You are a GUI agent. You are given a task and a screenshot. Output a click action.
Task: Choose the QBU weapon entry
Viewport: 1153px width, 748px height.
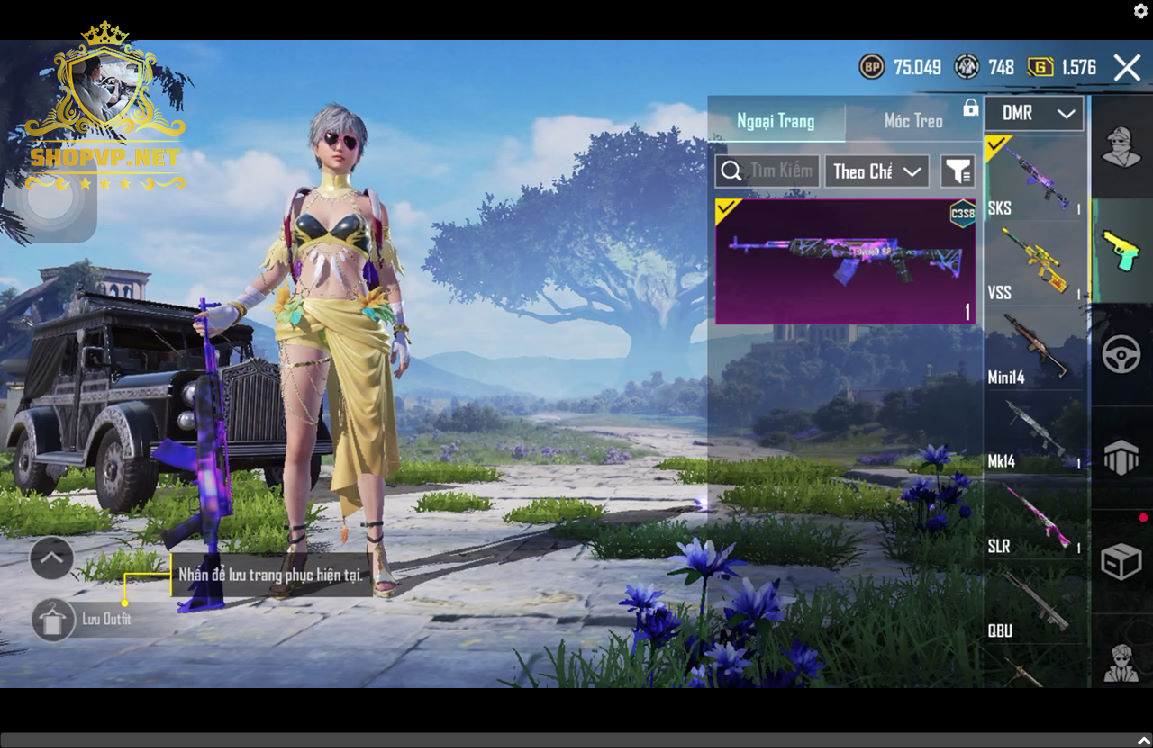pos(1035,602)
